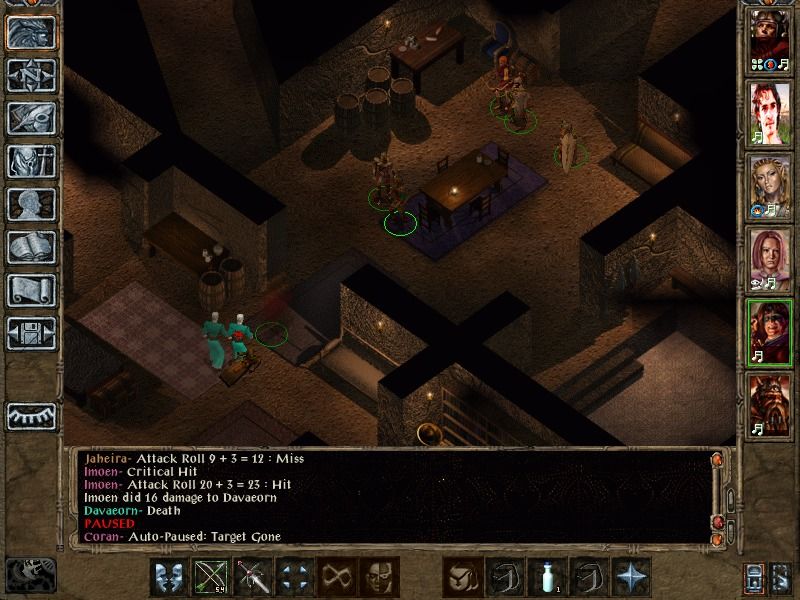Open special abilities with the star button
Image resolution: width=800 pixels, height=600 pixels.
(x=632, y=577)
